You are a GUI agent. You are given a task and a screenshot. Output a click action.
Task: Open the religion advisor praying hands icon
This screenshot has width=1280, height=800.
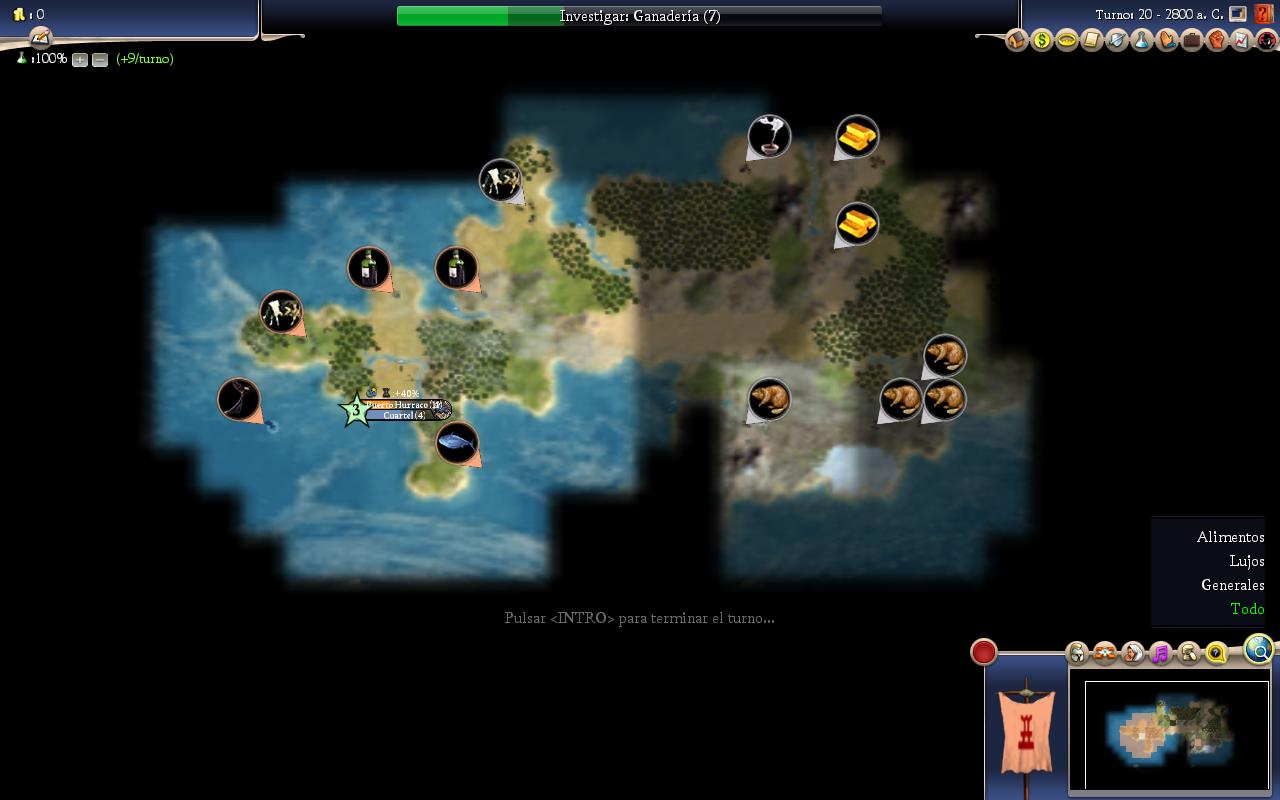point(1166,41)
